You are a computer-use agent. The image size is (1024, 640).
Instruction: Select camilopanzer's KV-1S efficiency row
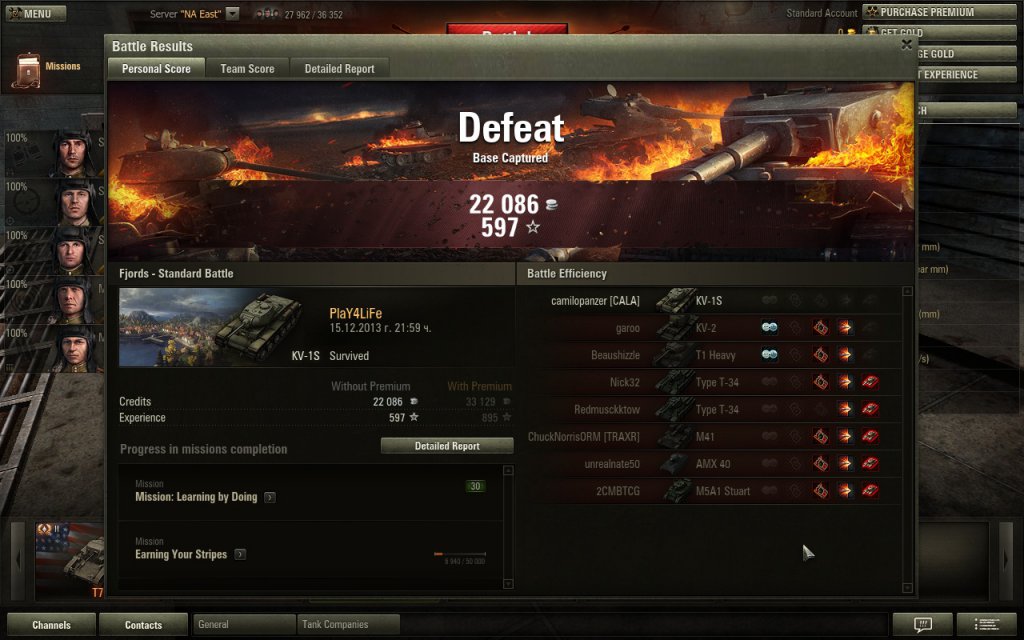click(708, 301)
